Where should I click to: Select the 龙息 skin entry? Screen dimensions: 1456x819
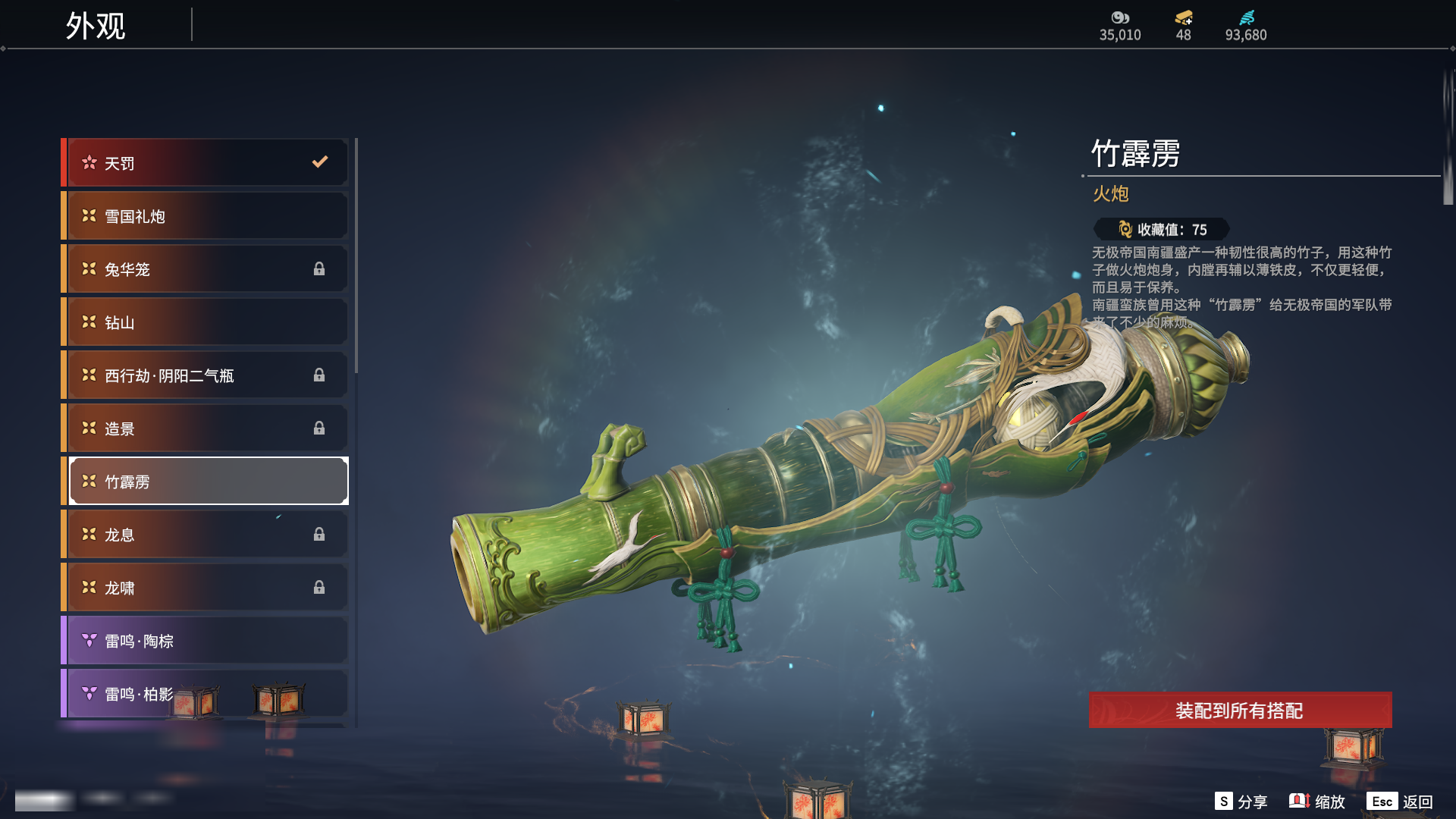click(x=206, y=535)
